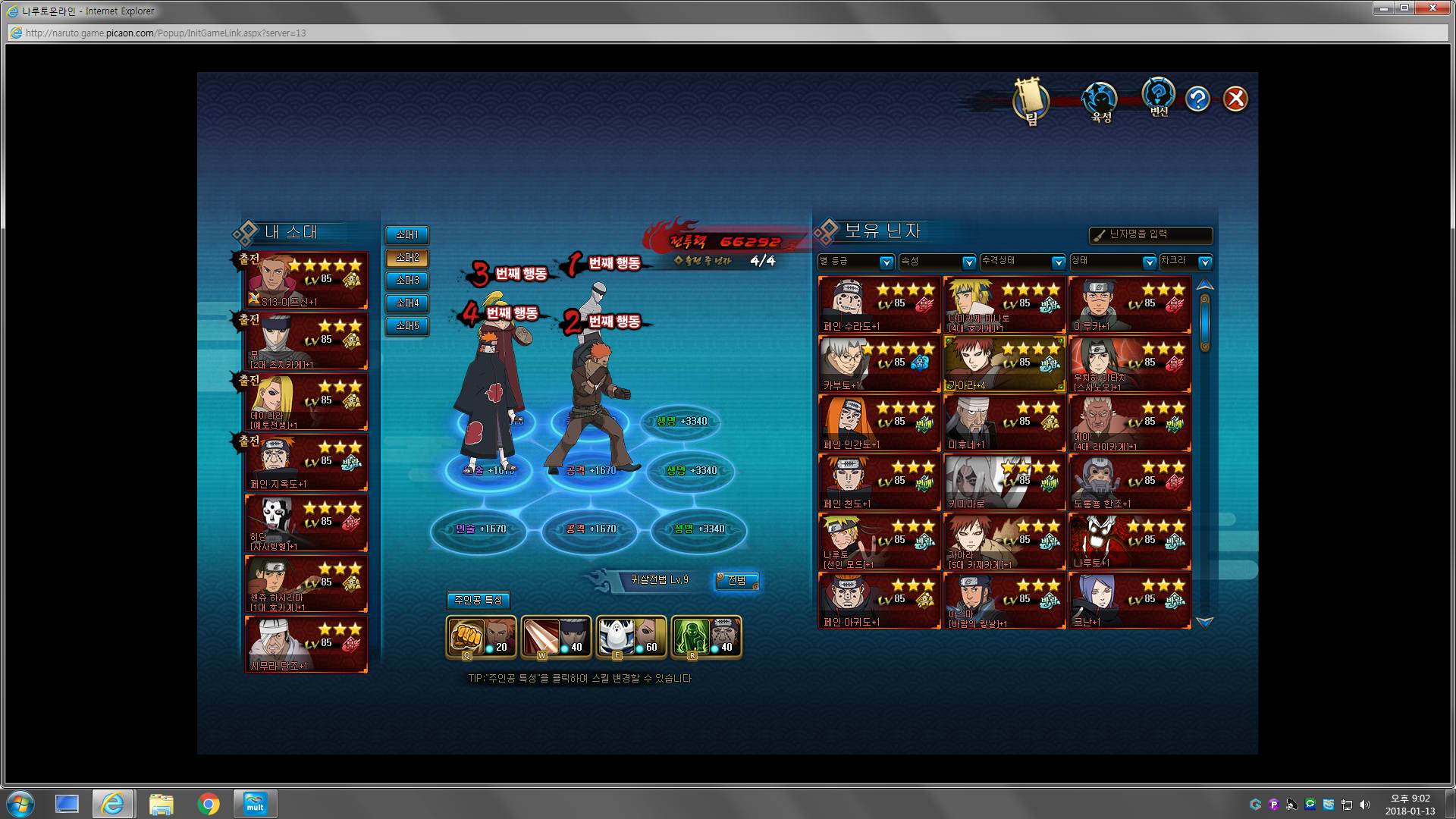Open Chrome from the Windows taskbar
The width and height of the screenshot is (1456, 819).
click(x=208, y=804)
